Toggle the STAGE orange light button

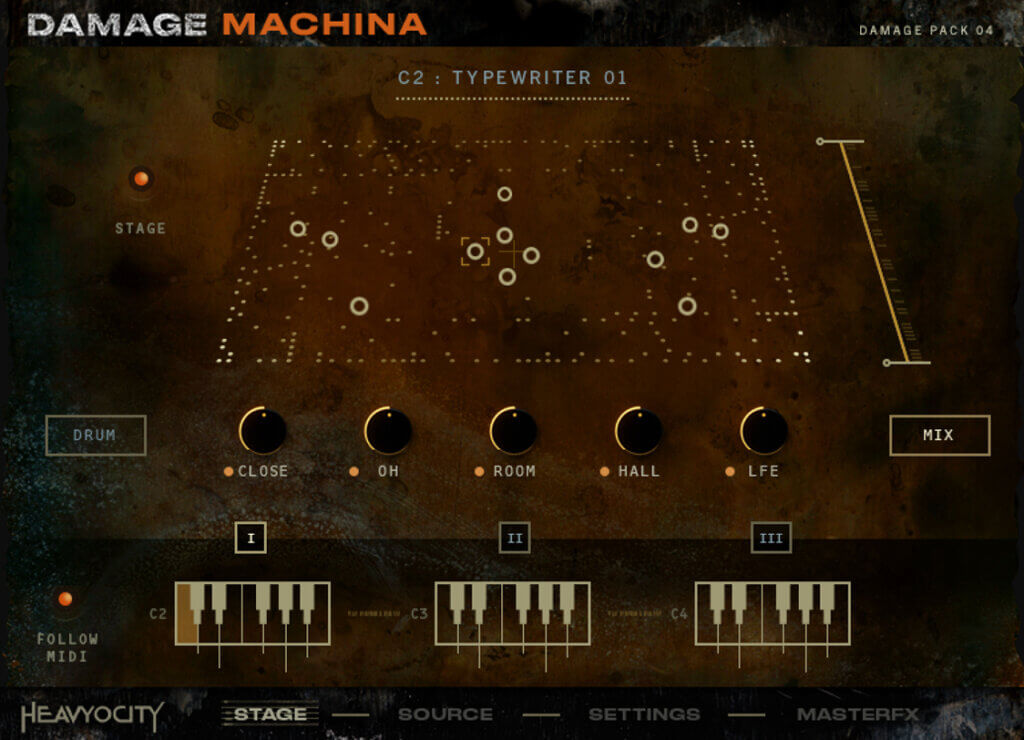click(141, 179)
